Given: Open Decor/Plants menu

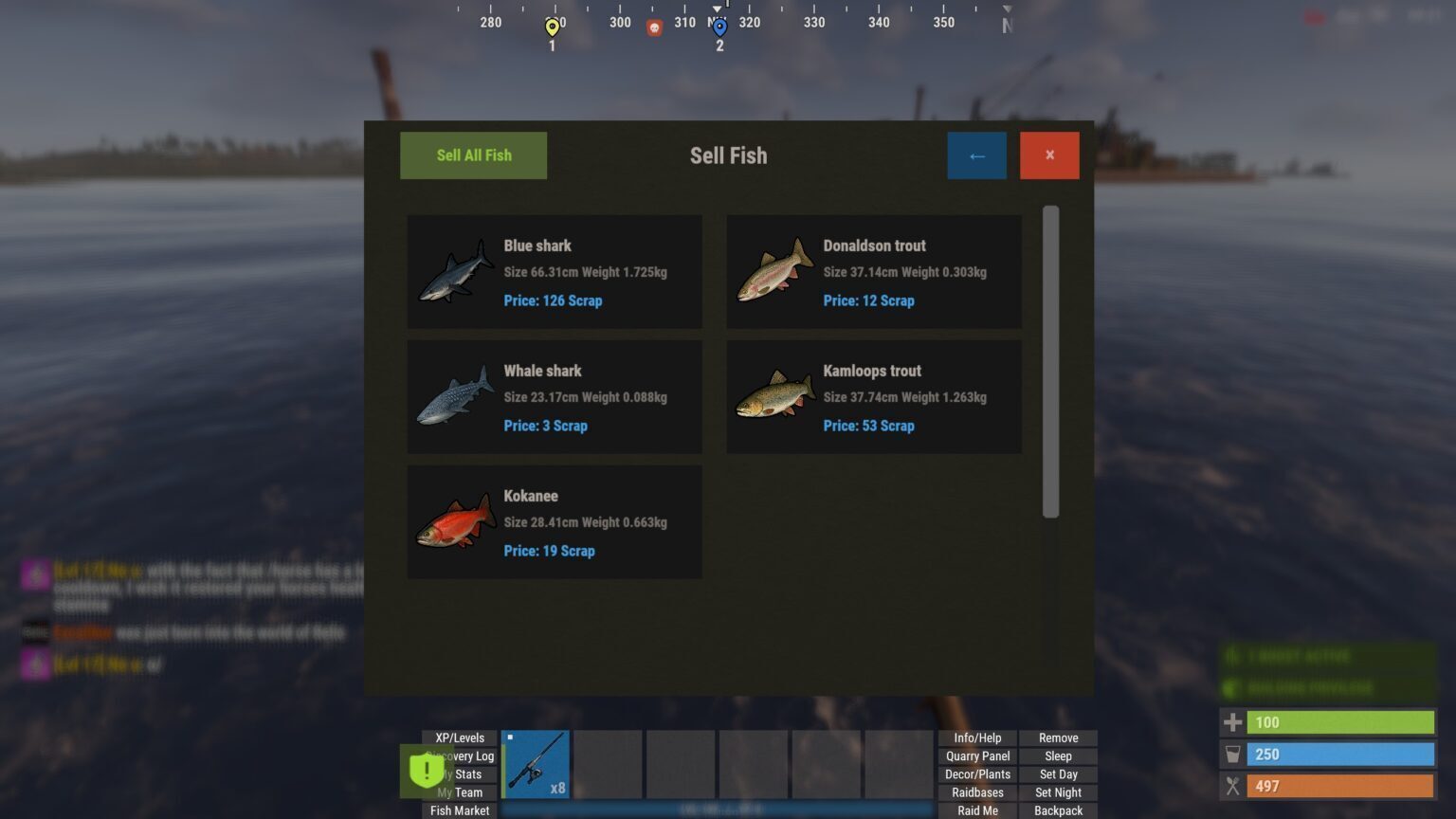Looking at the screenshot, I should tap(977, 774).
